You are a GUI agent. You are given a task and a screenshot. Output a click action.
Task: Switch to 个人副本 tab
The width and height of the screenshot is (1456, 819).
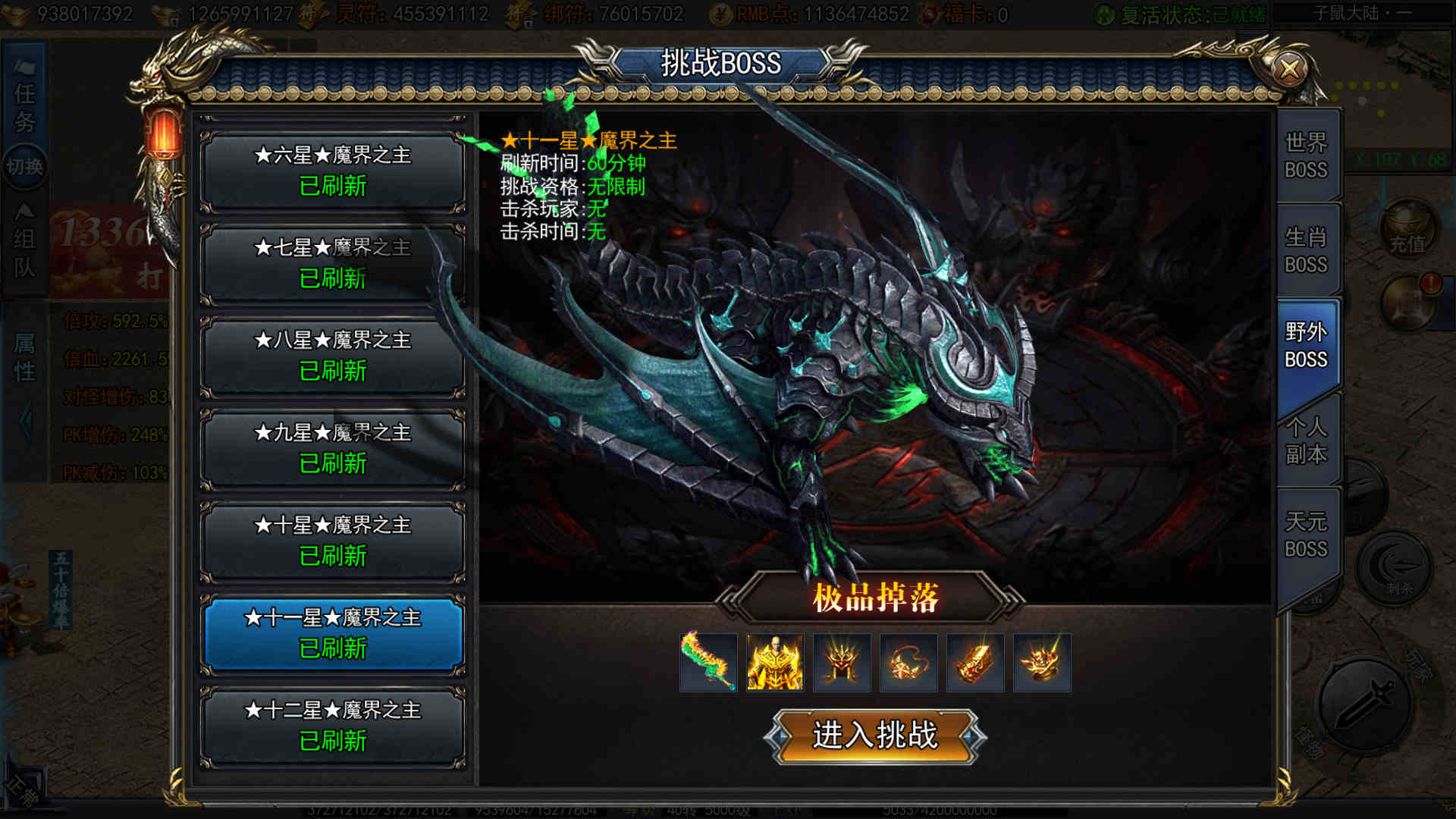pos(1306,441)
